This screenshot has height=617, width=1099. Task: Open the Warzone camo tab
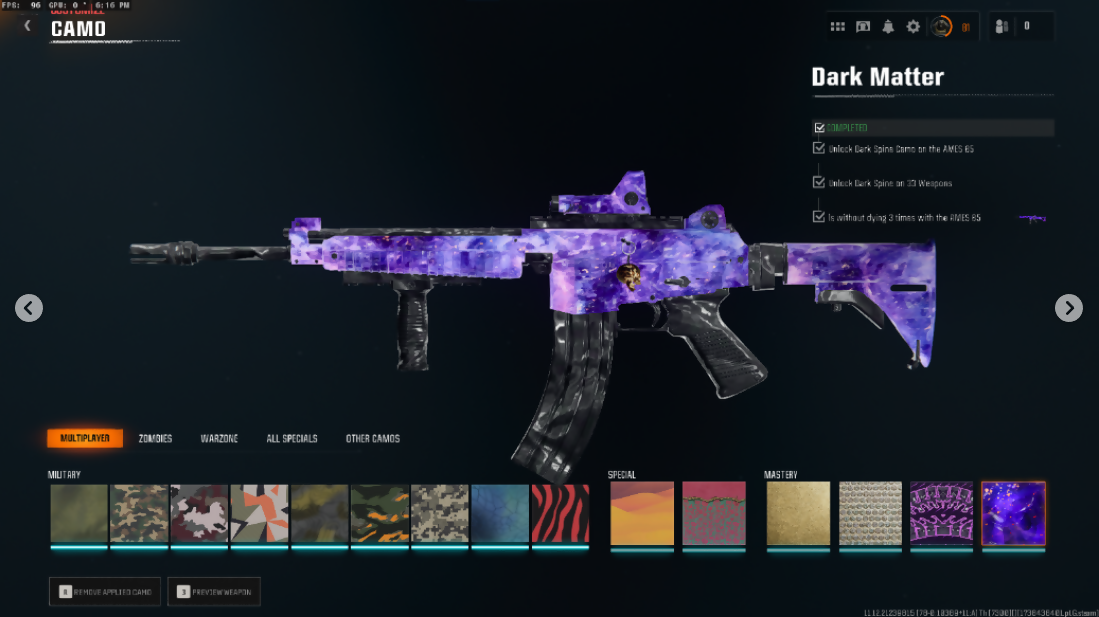219,439
